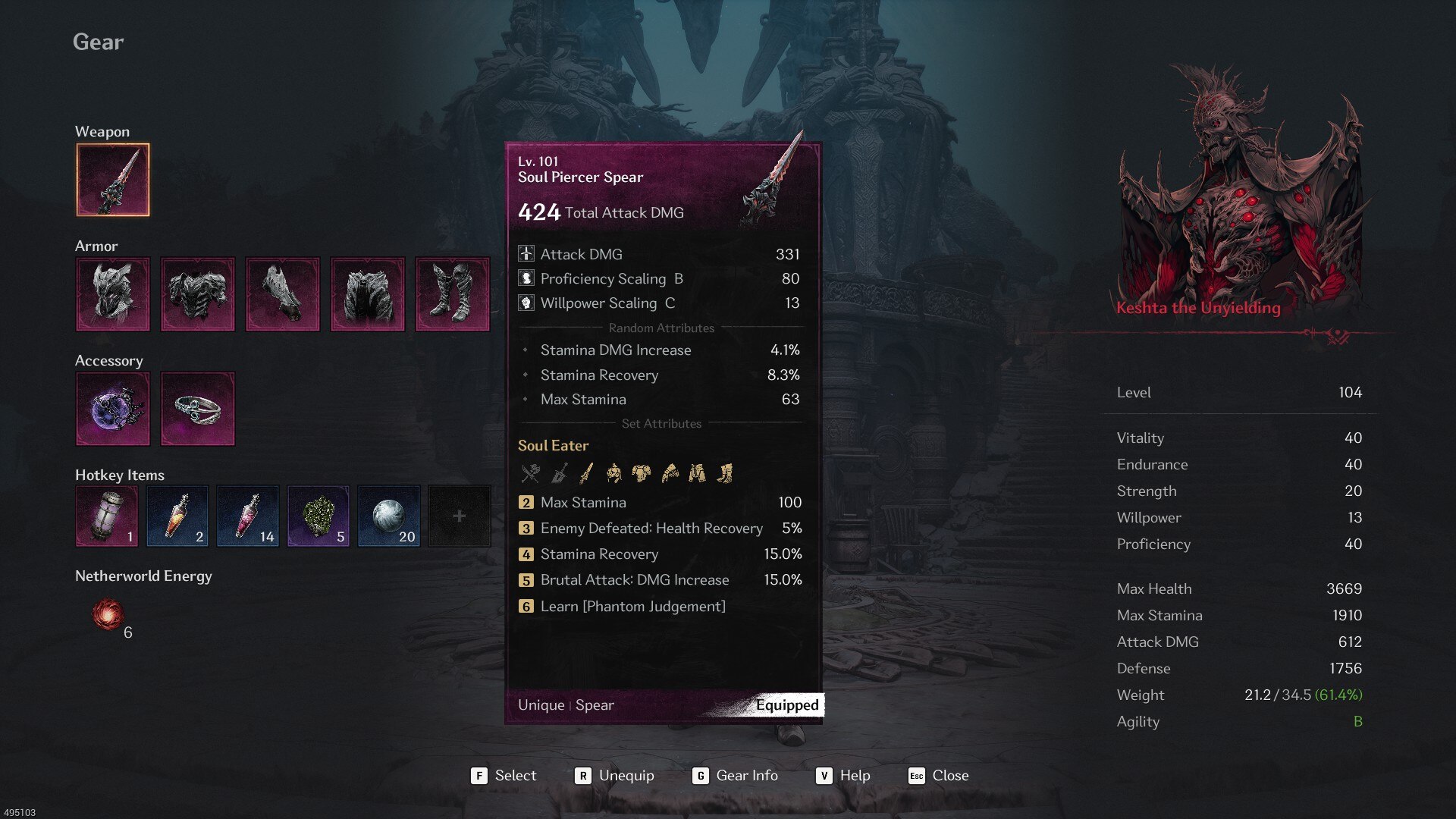The image size is (1456, 819).
Task: Unequip the current gear
Action: pyautogui.click(x=614, y=776)
